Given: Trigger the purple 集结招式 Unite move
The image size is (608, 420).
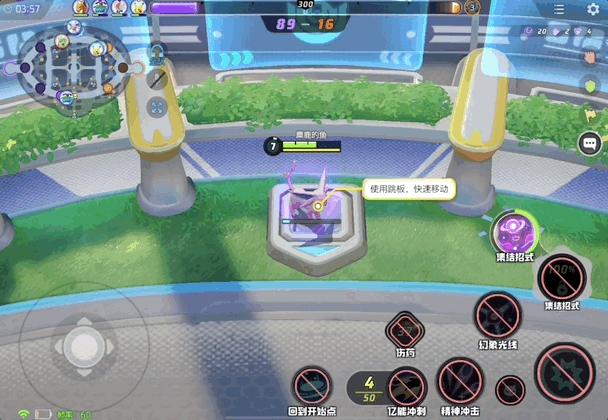Looking at the screenshot, I should tap(515, 233).
